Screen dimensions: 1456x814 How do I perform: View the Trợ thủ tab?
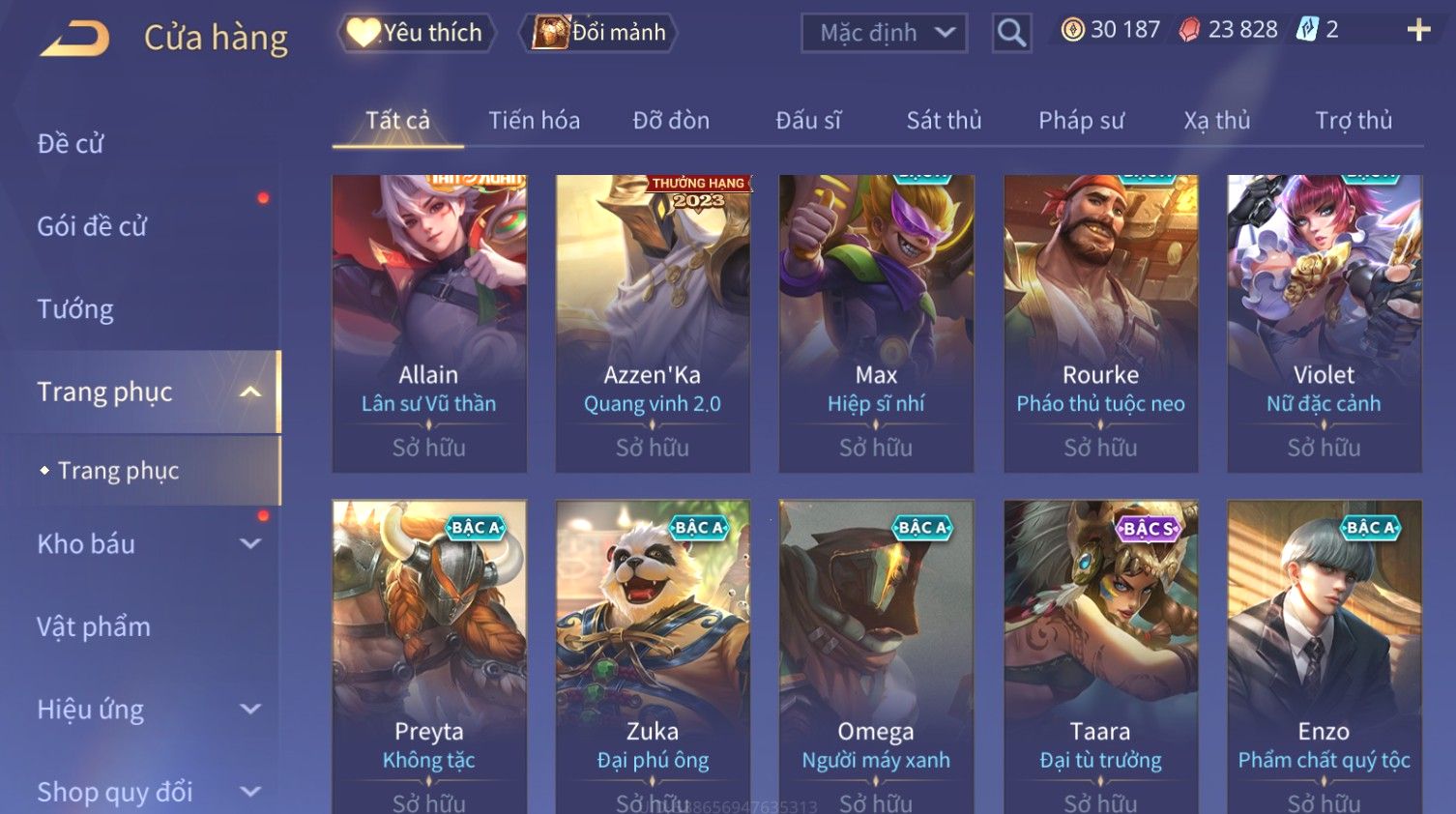(1354, 121)
